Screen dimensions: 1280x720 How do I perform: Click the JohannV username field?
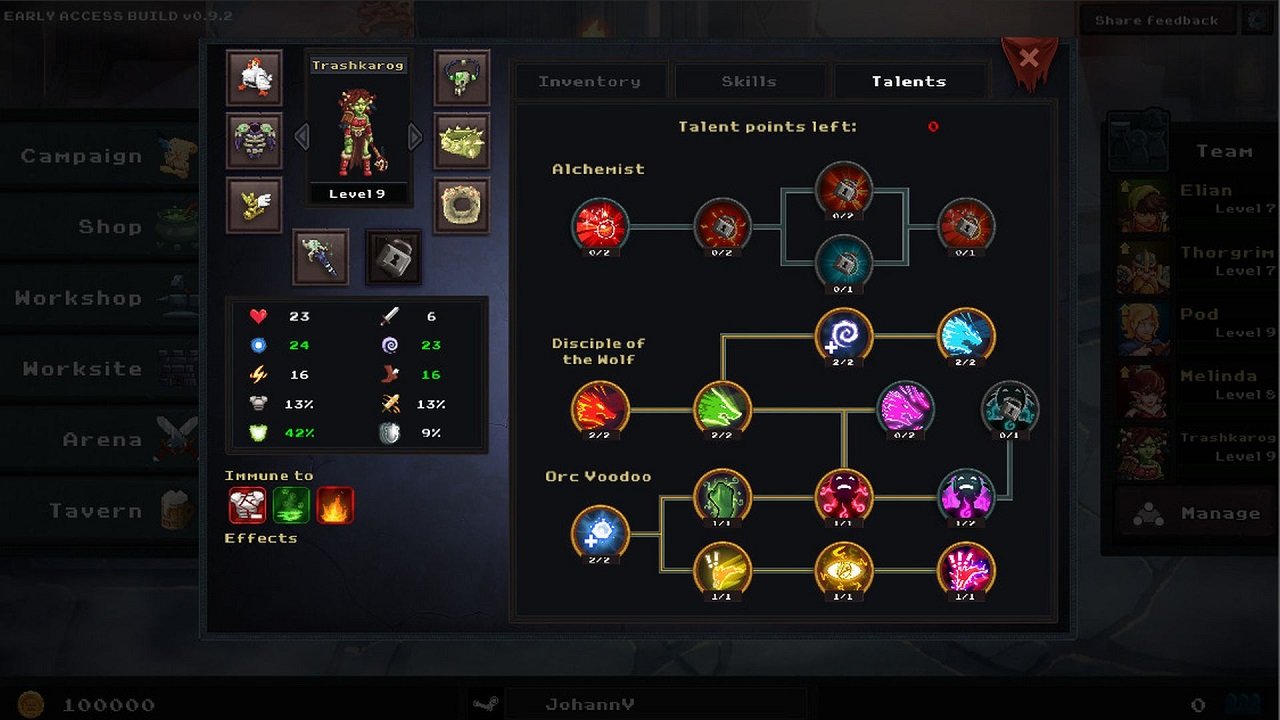coord(590,703)
